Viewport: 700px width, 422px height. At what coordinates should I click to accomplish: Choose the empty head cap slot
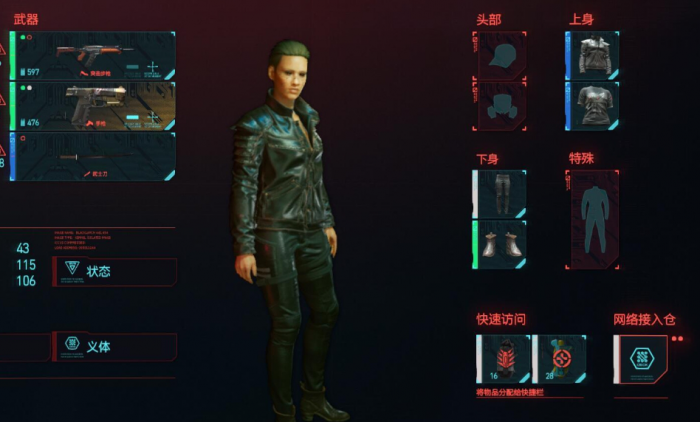click(499, 55)
